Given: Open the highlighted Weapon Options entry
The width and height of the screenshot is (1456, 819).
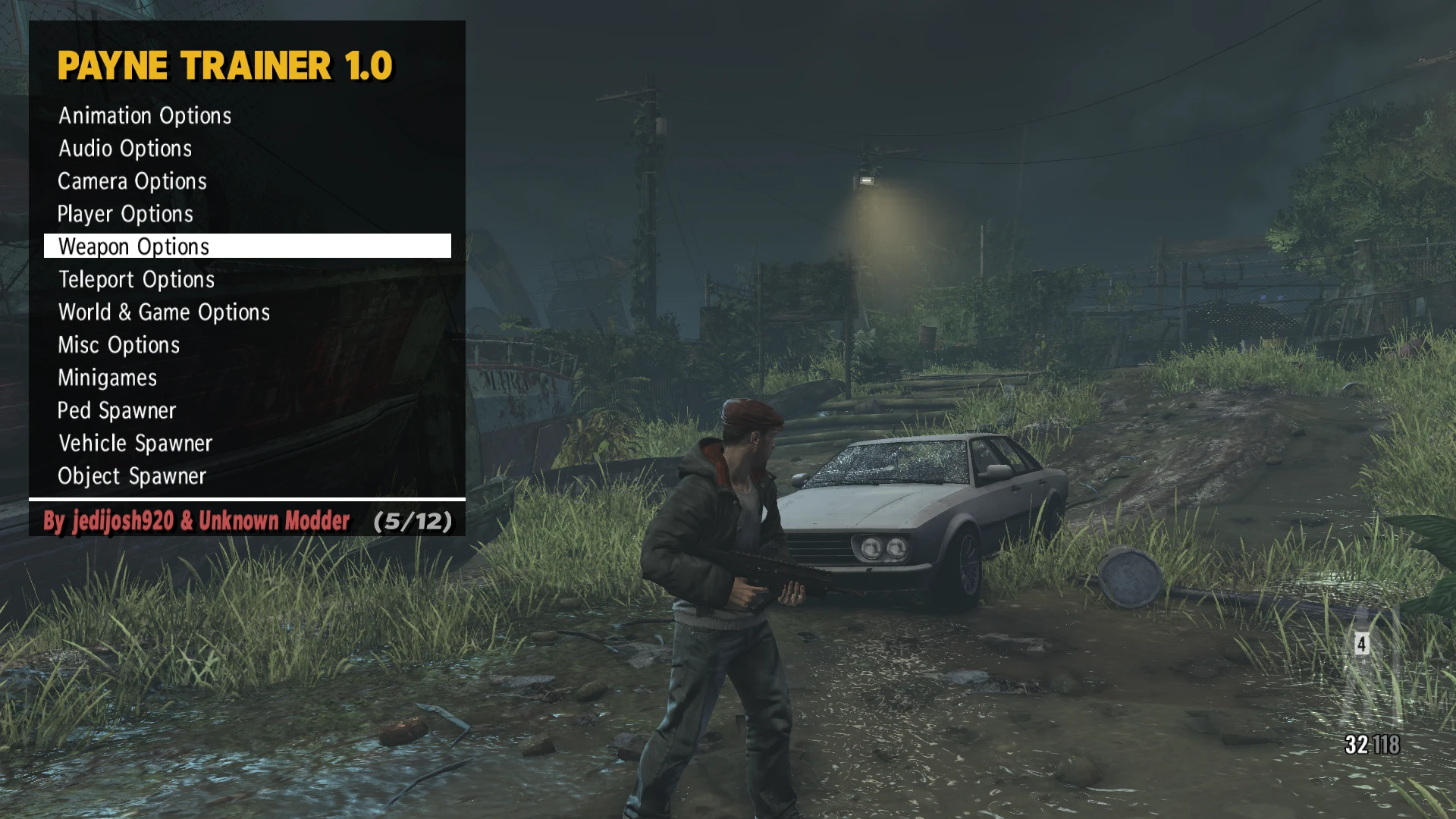Looking at the screenshot, I should (133, 246).
